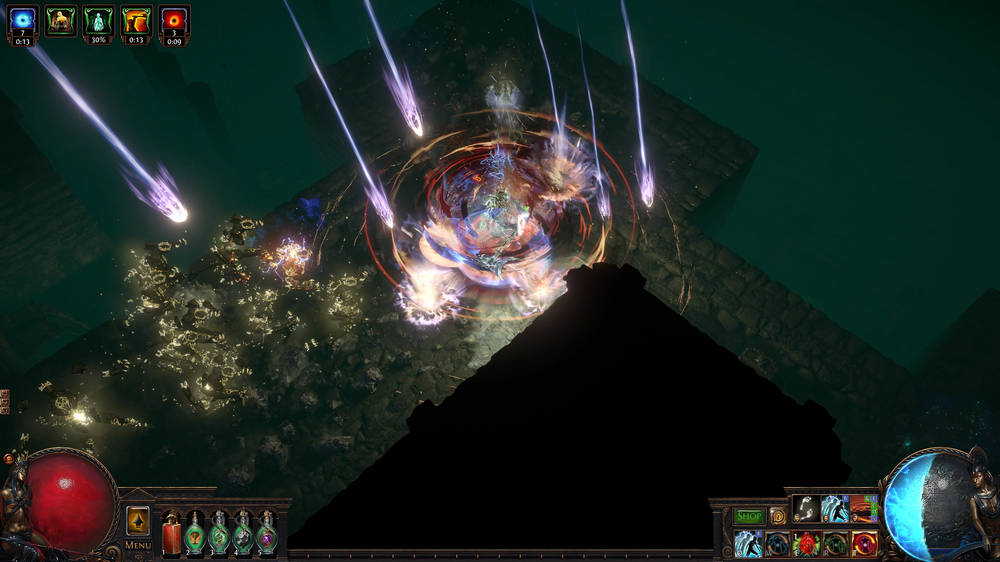Click the round gold coin icon beside Shop
The height and width of the screenshot is (562, 1000).
[777, 517]
